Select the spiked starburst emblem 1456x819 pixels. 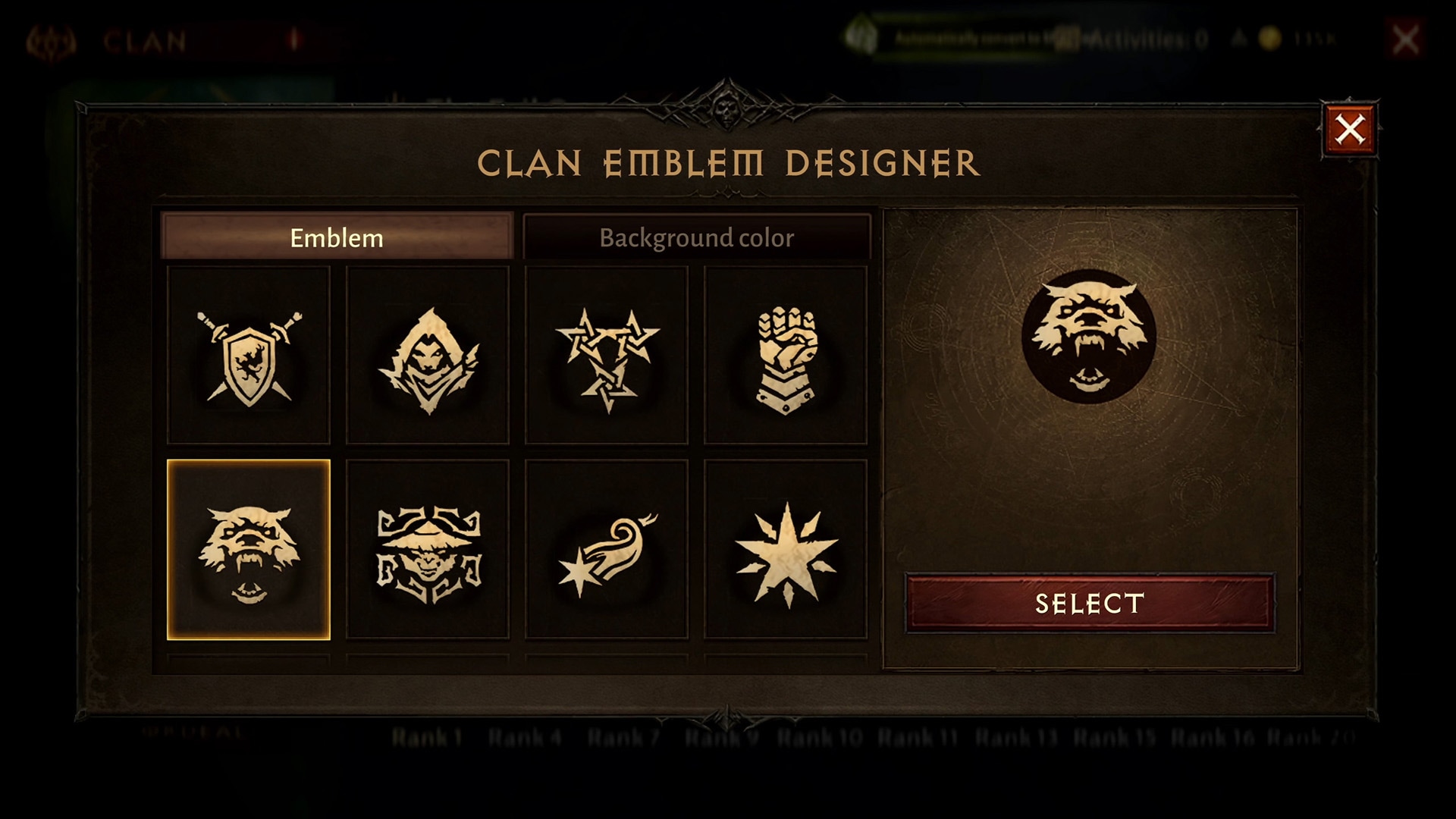point(786,550)
